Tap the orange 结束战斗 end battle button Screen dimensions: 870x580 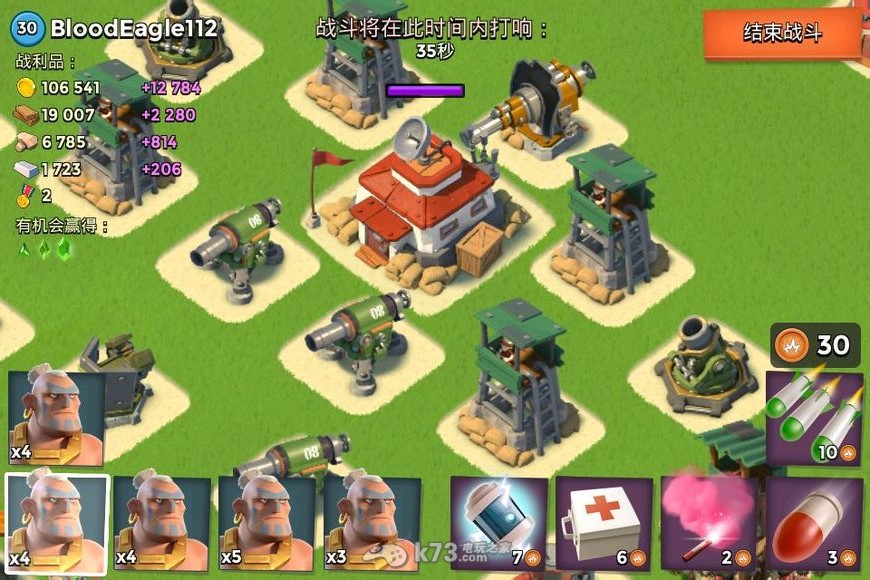click(x=782, y=33)
